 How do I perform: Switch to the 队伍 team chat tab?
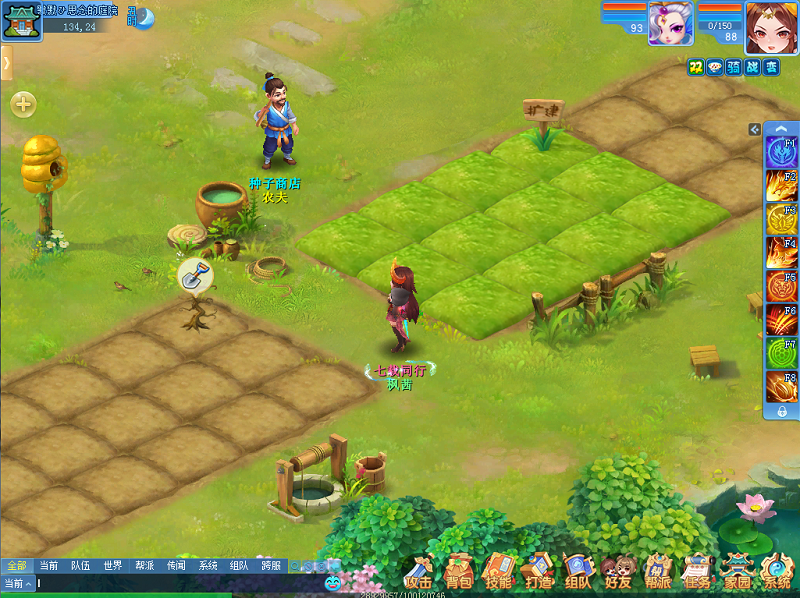point(80,565)
